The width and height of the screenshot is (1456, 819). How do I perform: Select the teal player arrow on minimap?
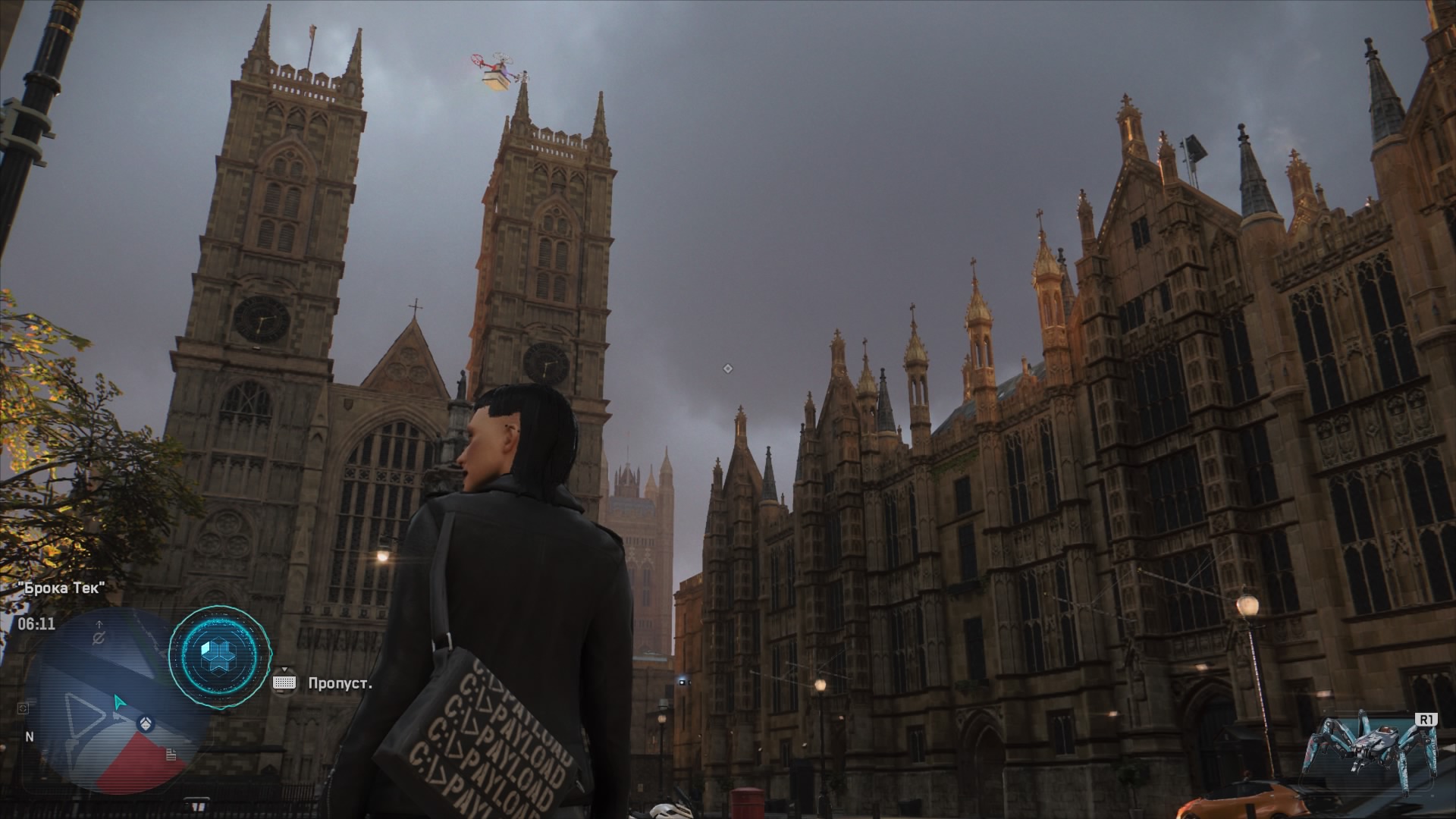(x=119, y=701)
